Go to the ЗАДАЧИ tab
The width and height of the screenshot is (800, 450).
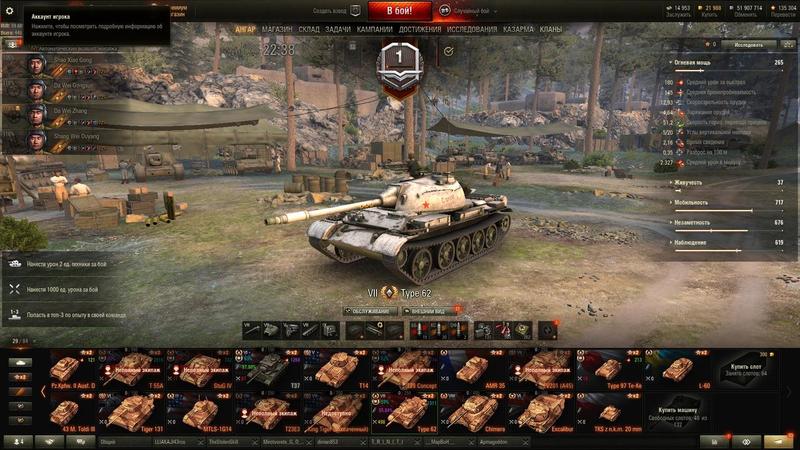(x=338, y=30)
